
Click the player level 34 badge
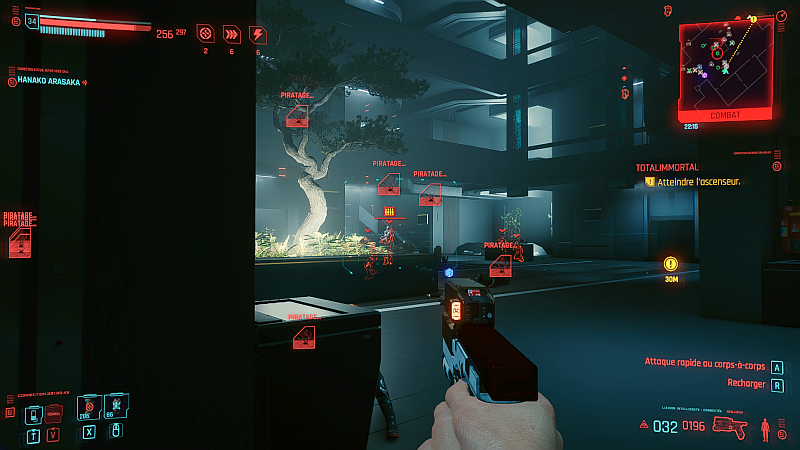click(33, 20)
